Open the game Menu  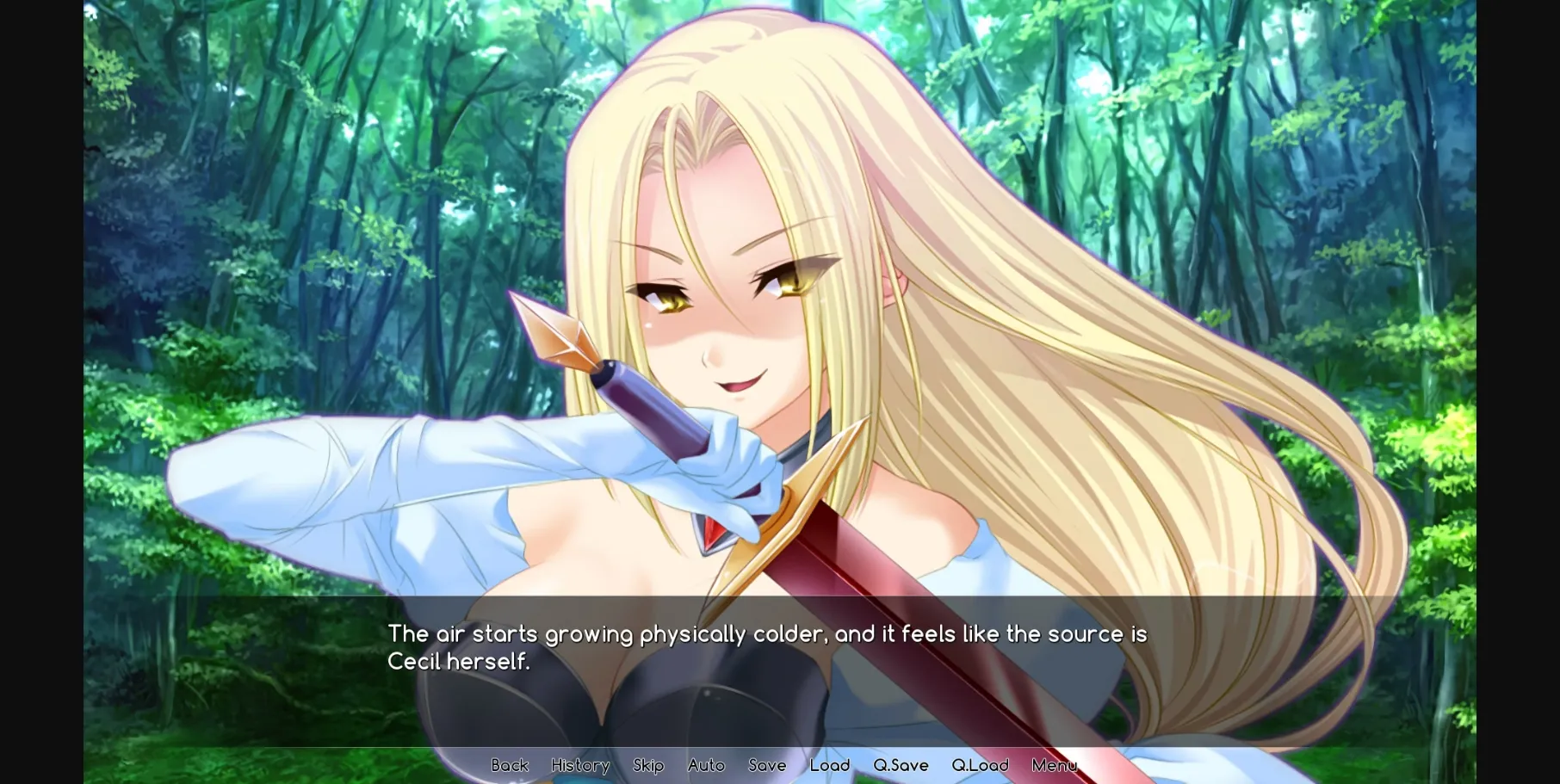1054,765
